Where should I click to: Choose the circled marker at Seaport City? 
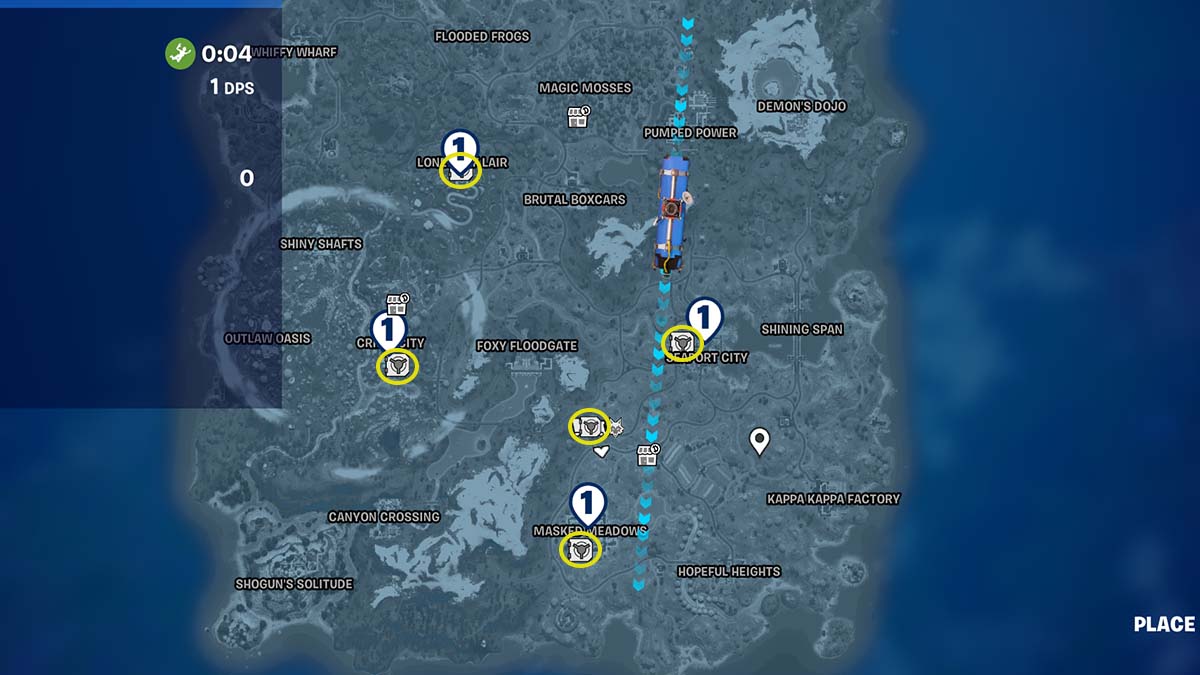tap(682, 343)
